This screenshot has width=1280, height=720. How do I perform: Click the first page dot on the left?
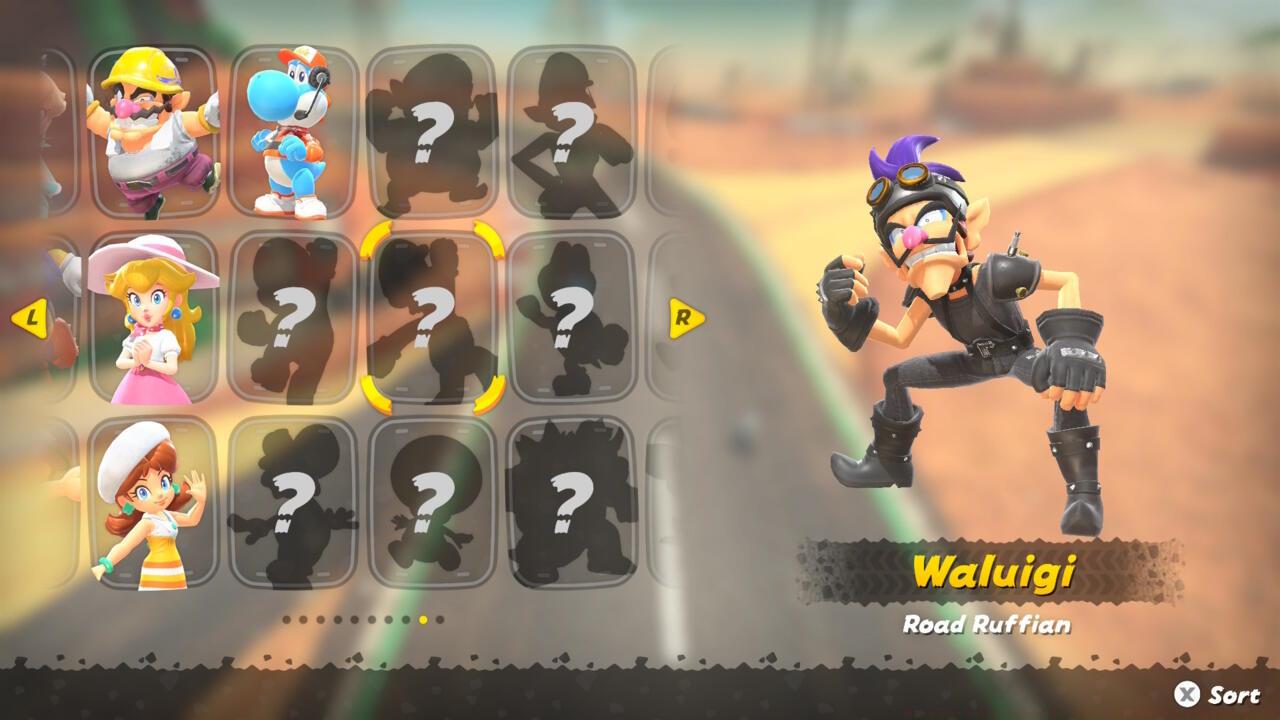[287, 619]
